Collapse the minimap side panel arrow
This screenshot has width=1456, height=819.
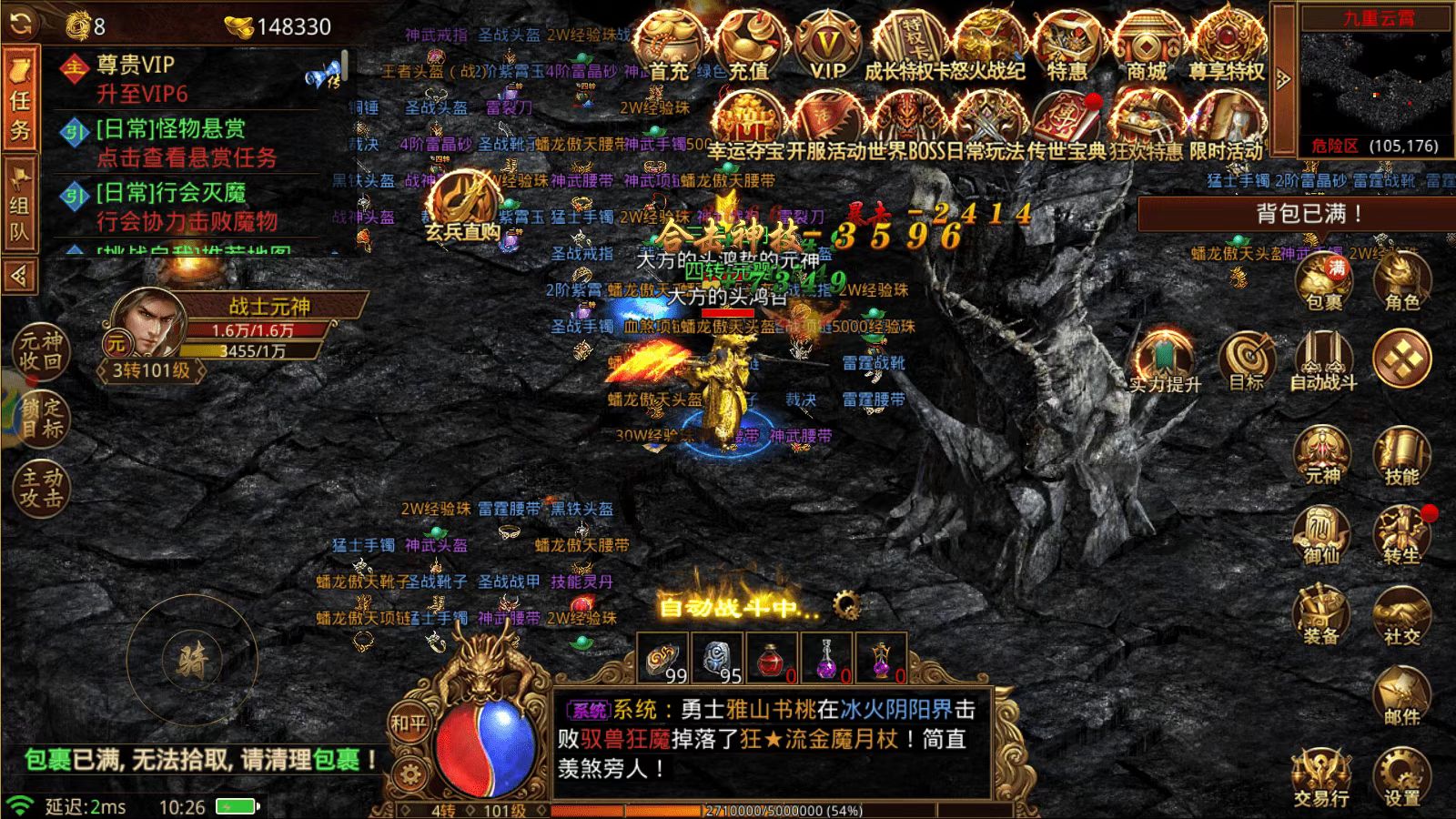(x=1286, y=77)
